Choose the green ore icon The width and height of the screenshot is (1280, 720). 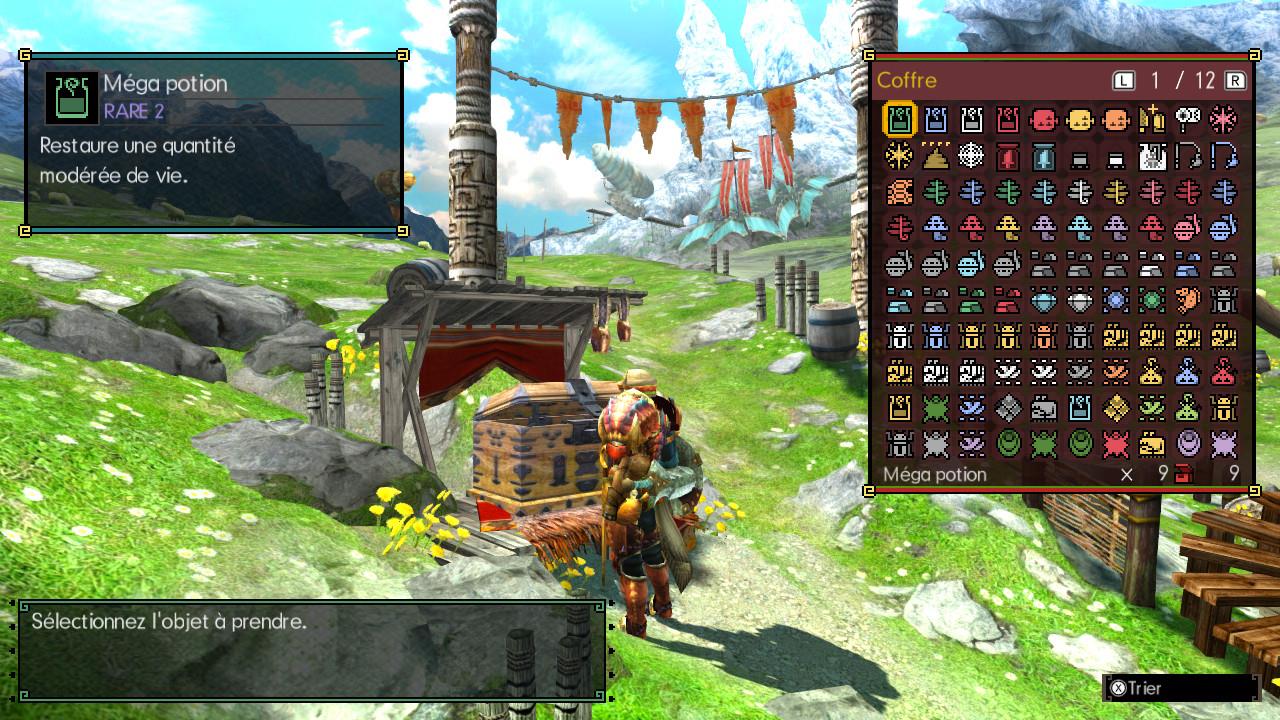tap(972, 300)
